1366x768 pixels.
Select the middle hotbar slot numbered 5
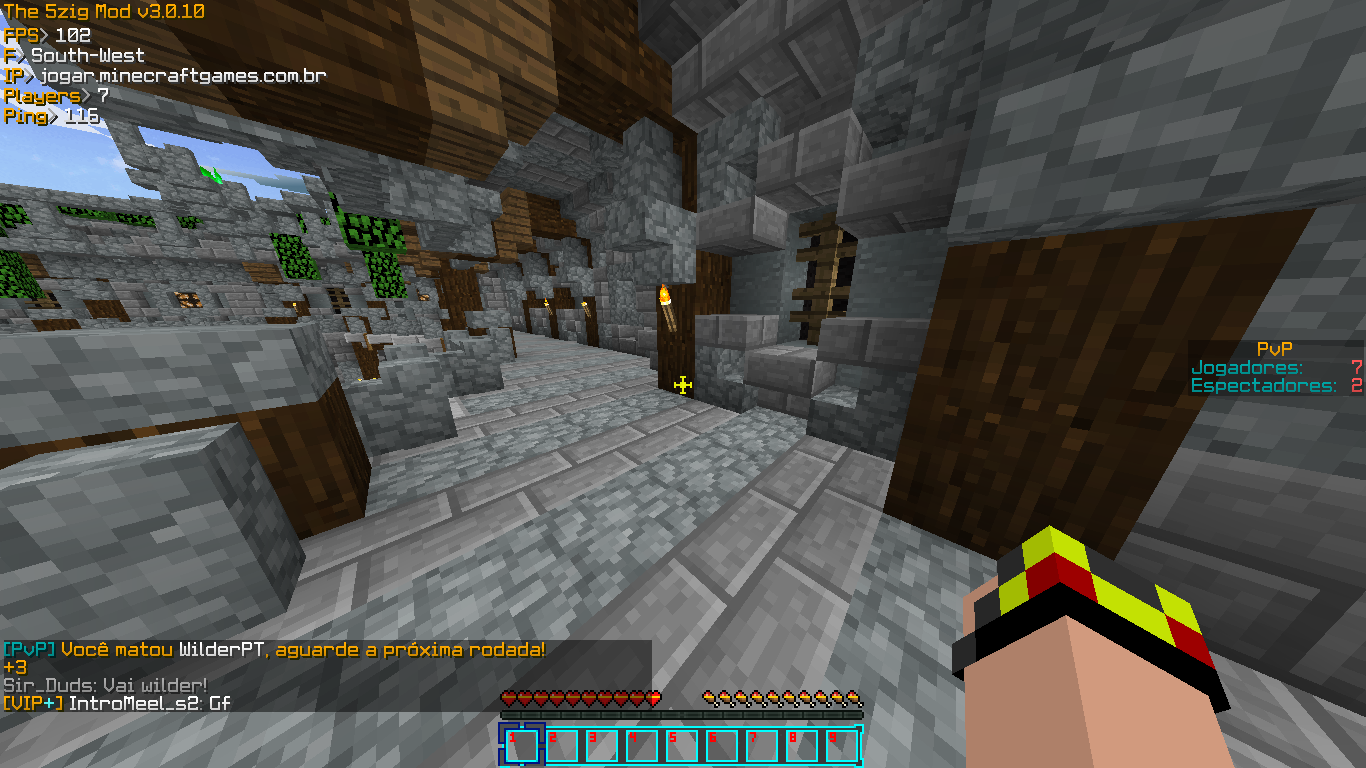tap(681, 745)
